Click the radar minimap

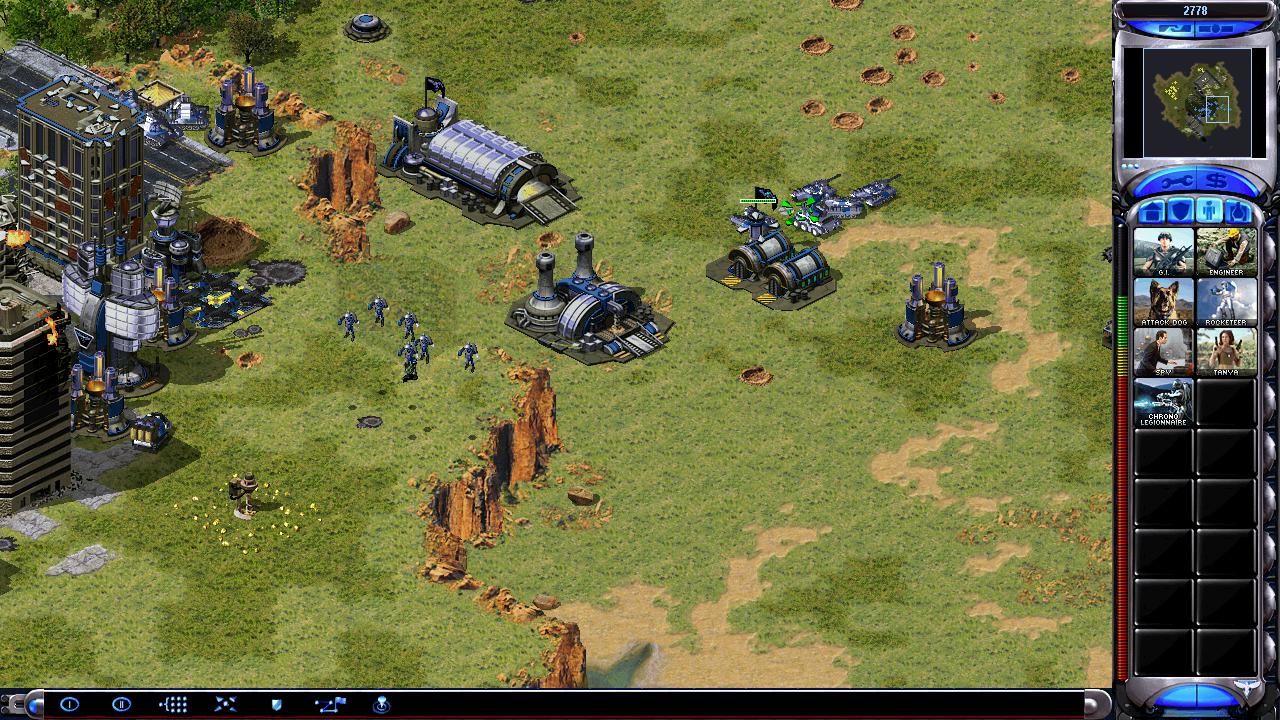click(1196, 102)
